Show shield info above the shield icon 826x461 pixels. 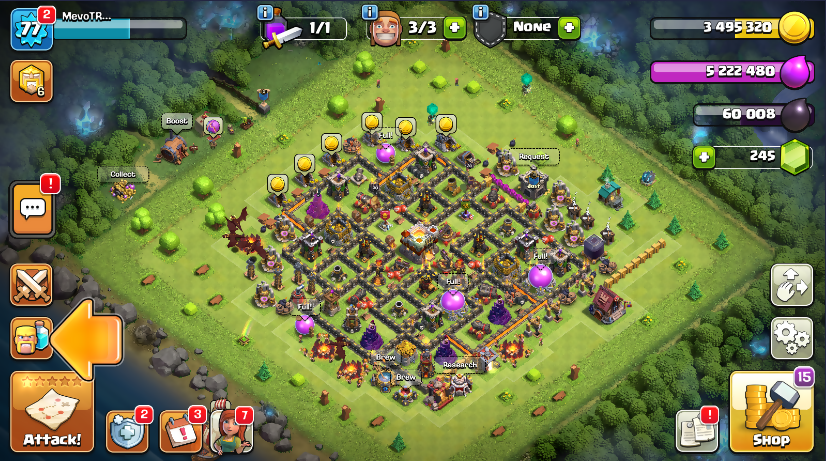pos(480,12)
